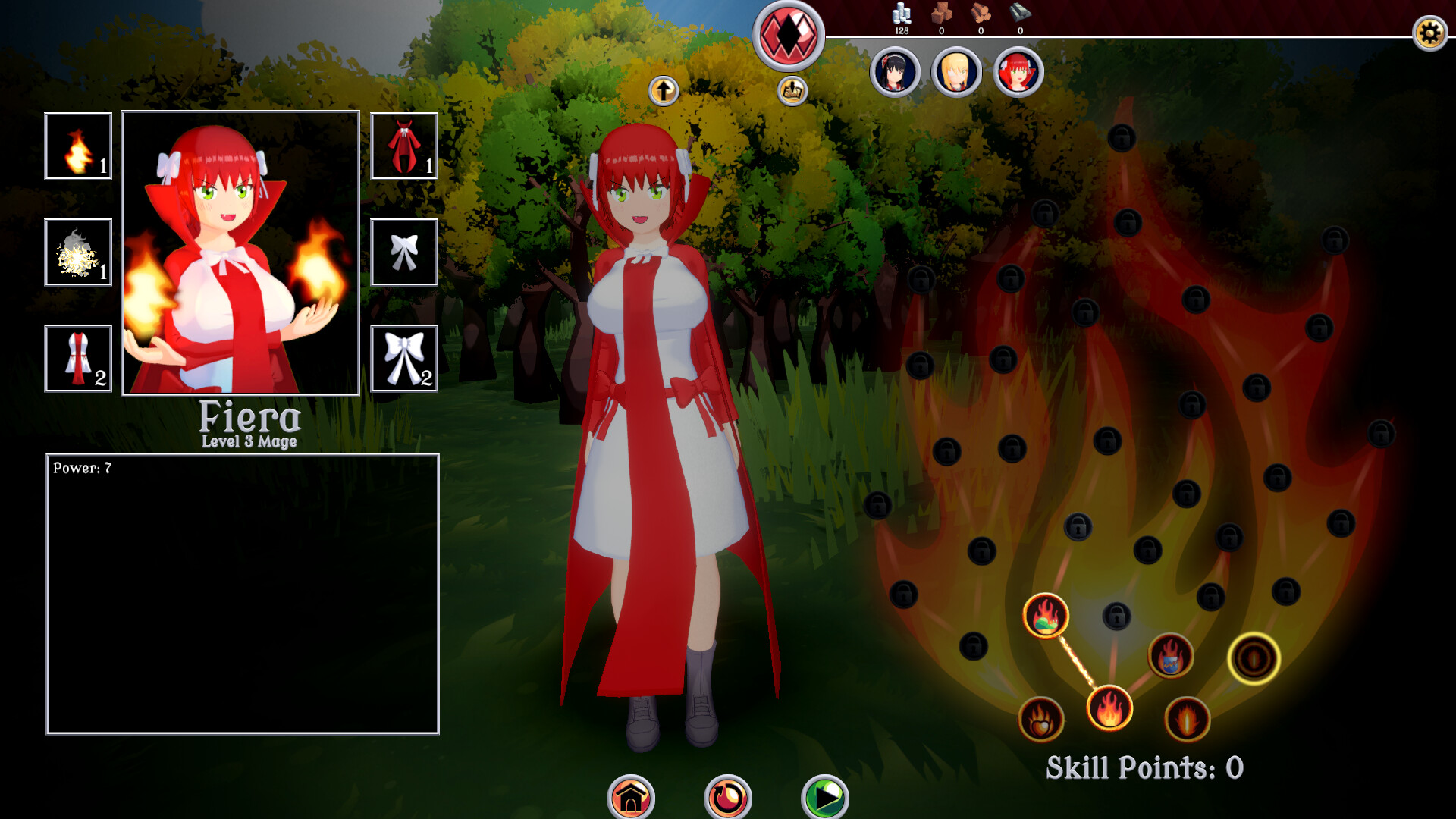
Task: Click Fiera's large character portrait
Action: pos(240,253)
